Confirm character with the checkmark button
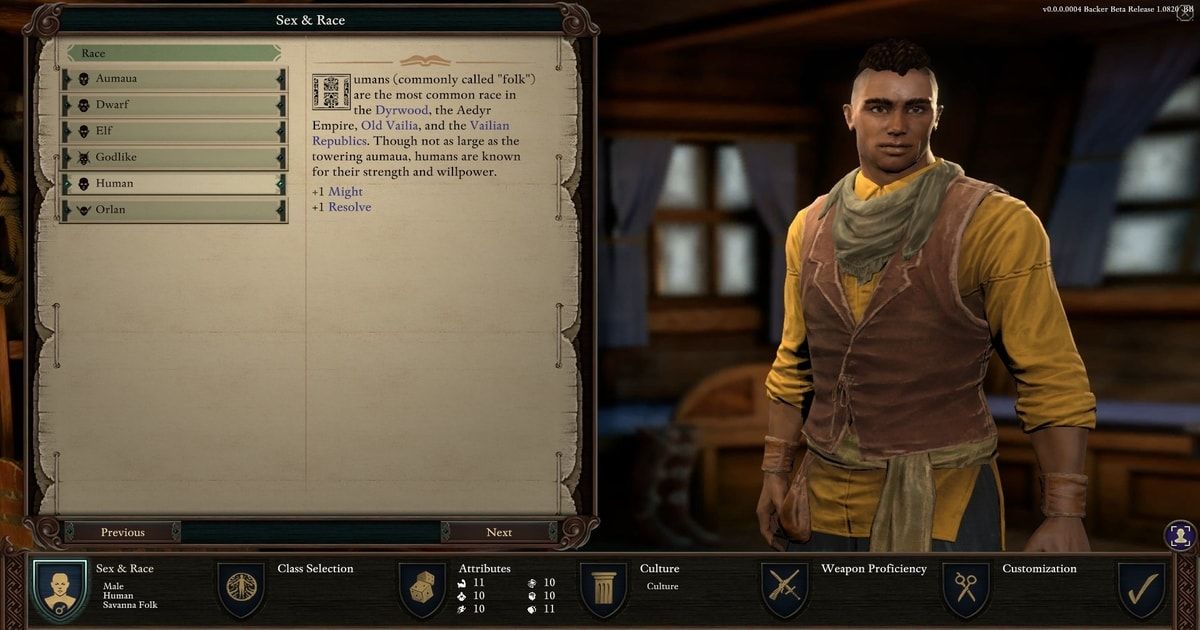The image size is (1200, 630). [1141, 588]
